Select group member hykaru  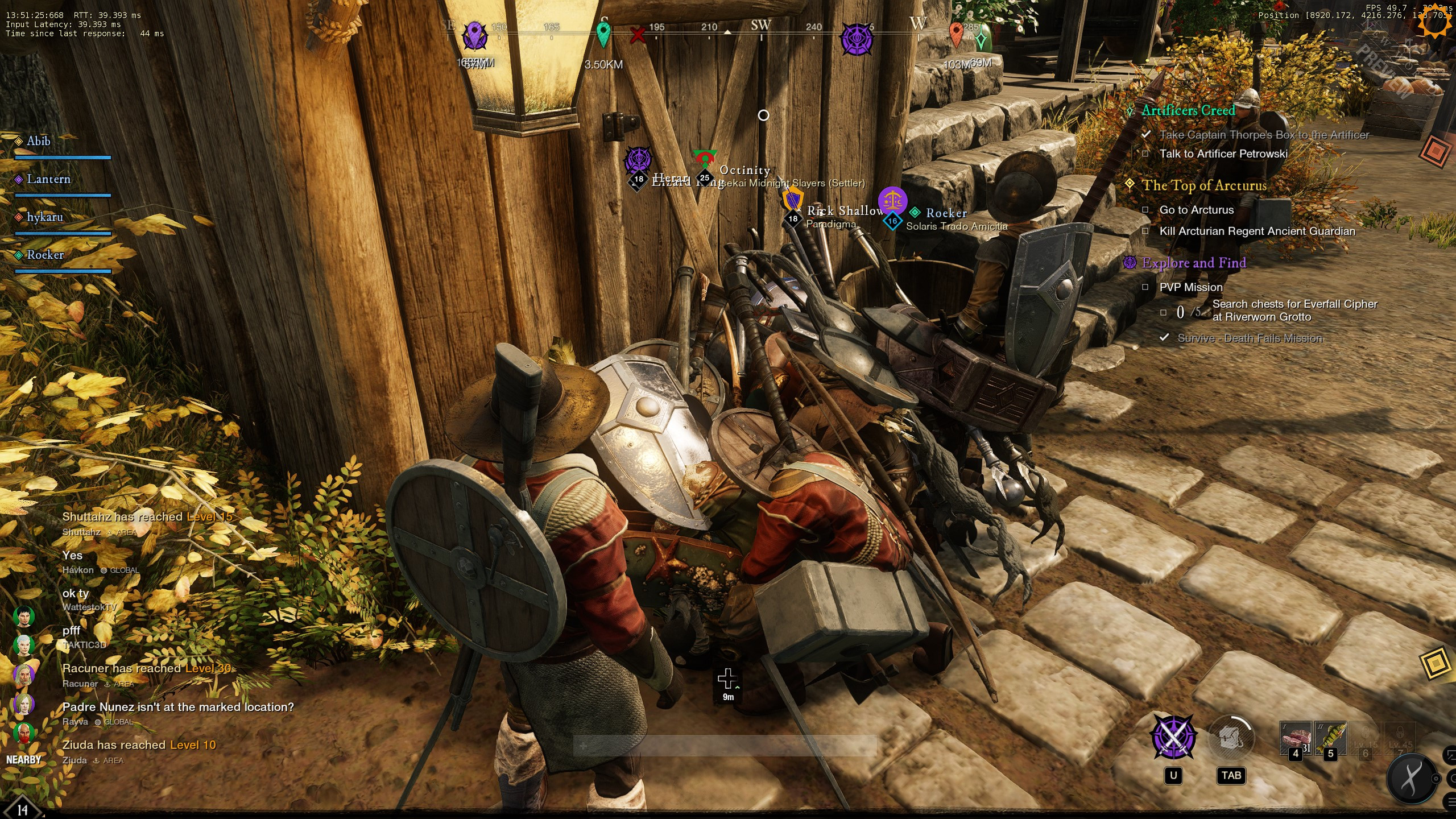[44, 217]
